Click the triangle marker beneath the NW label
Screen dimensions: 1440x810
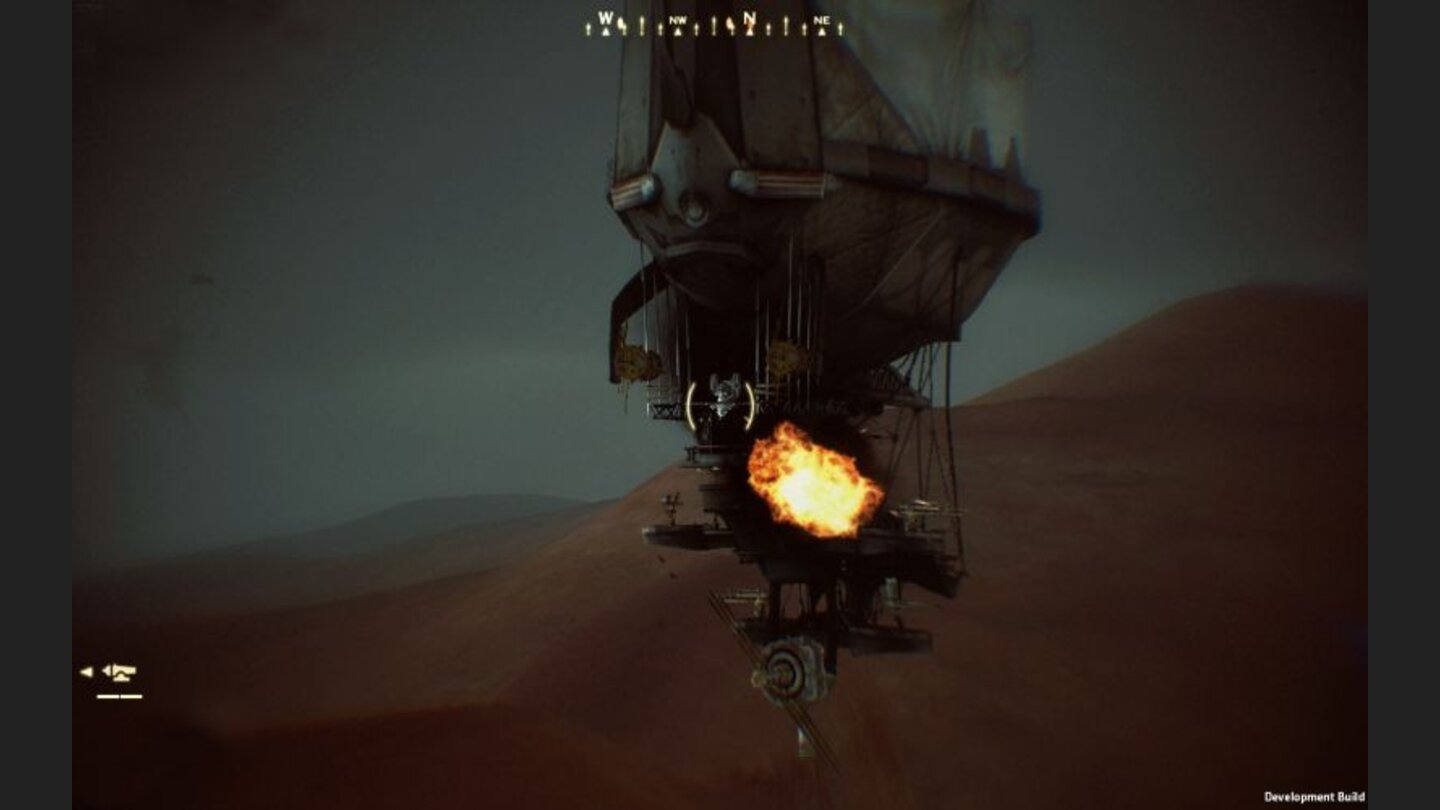678,31
